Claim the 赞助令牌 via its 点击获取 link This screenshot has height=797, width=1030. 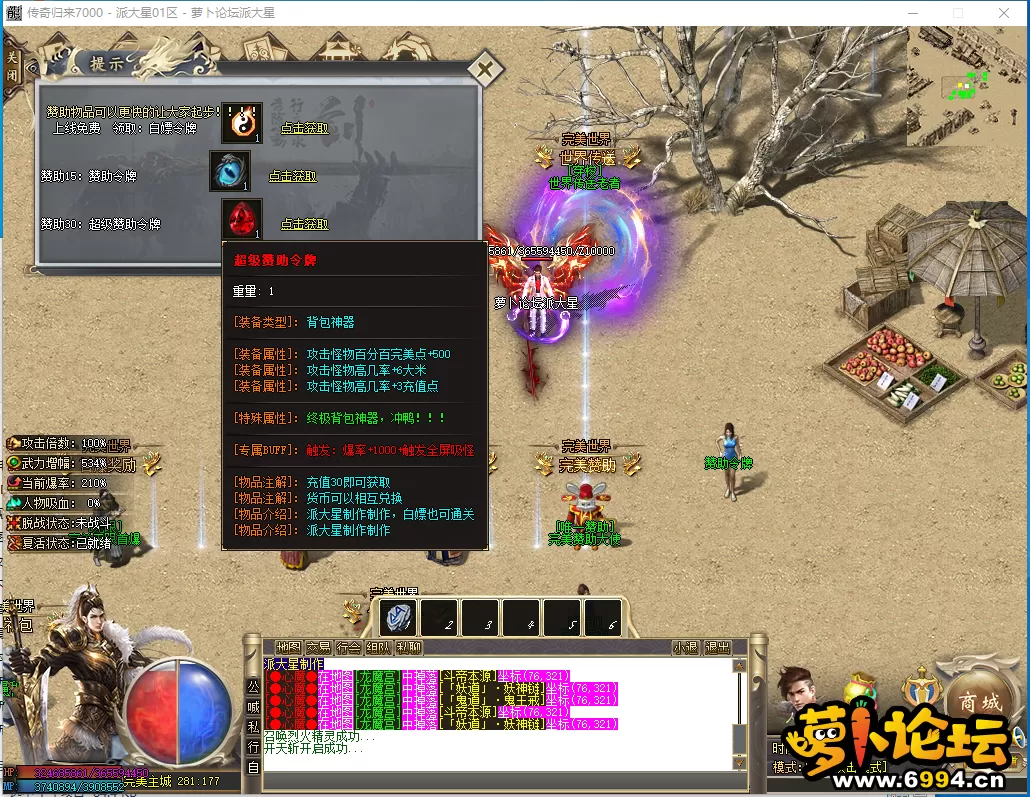pyautogui.click(x=292, y=176)
